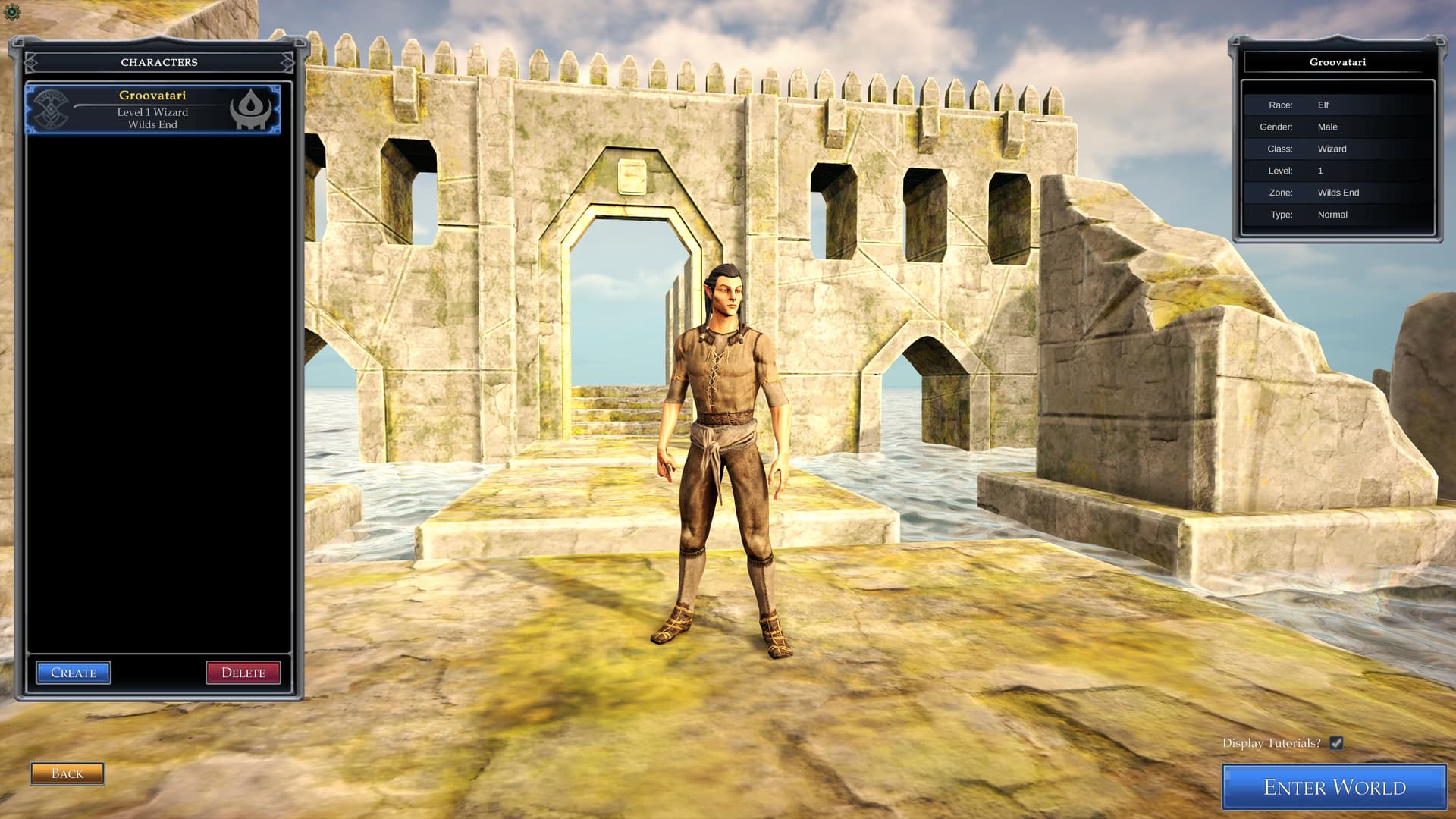This screenshot has width=1456, height=819.
Task: Click the gear icon in the corner
Action: (12, 12)
